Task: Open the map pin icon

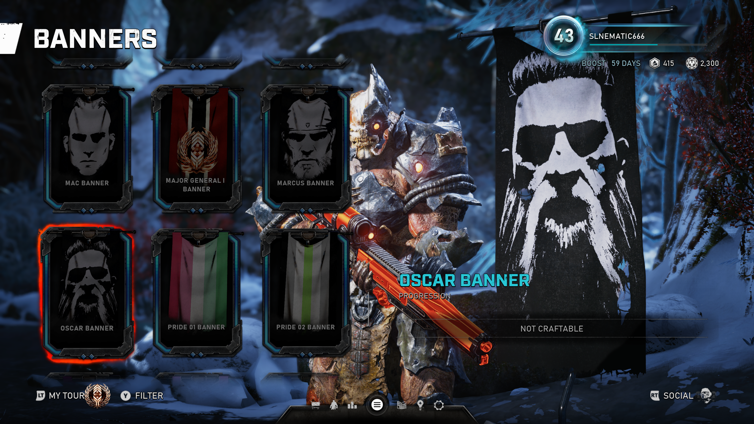Action: tap(420, 405)
